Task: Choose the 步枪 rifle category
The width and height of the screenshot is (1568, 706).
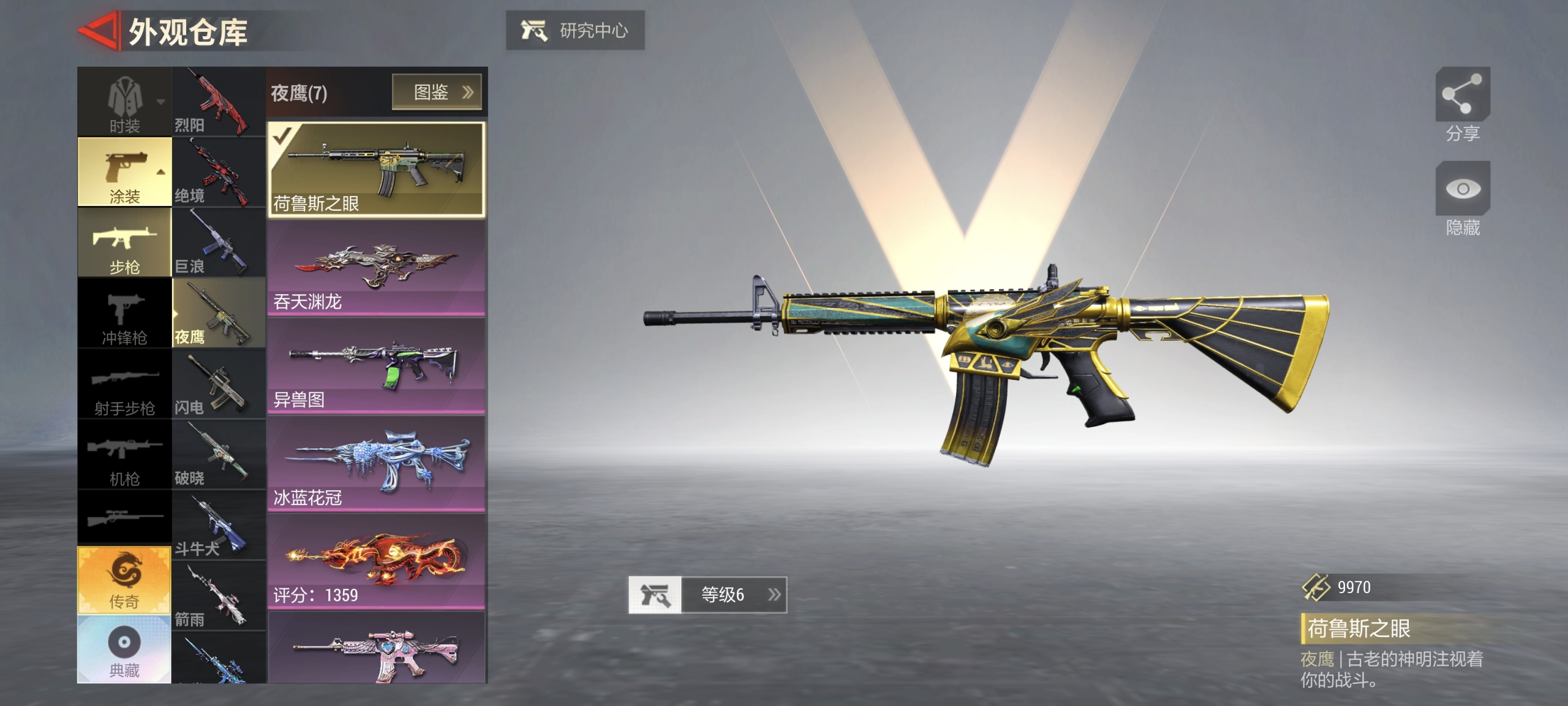Action: coord(124,243)
